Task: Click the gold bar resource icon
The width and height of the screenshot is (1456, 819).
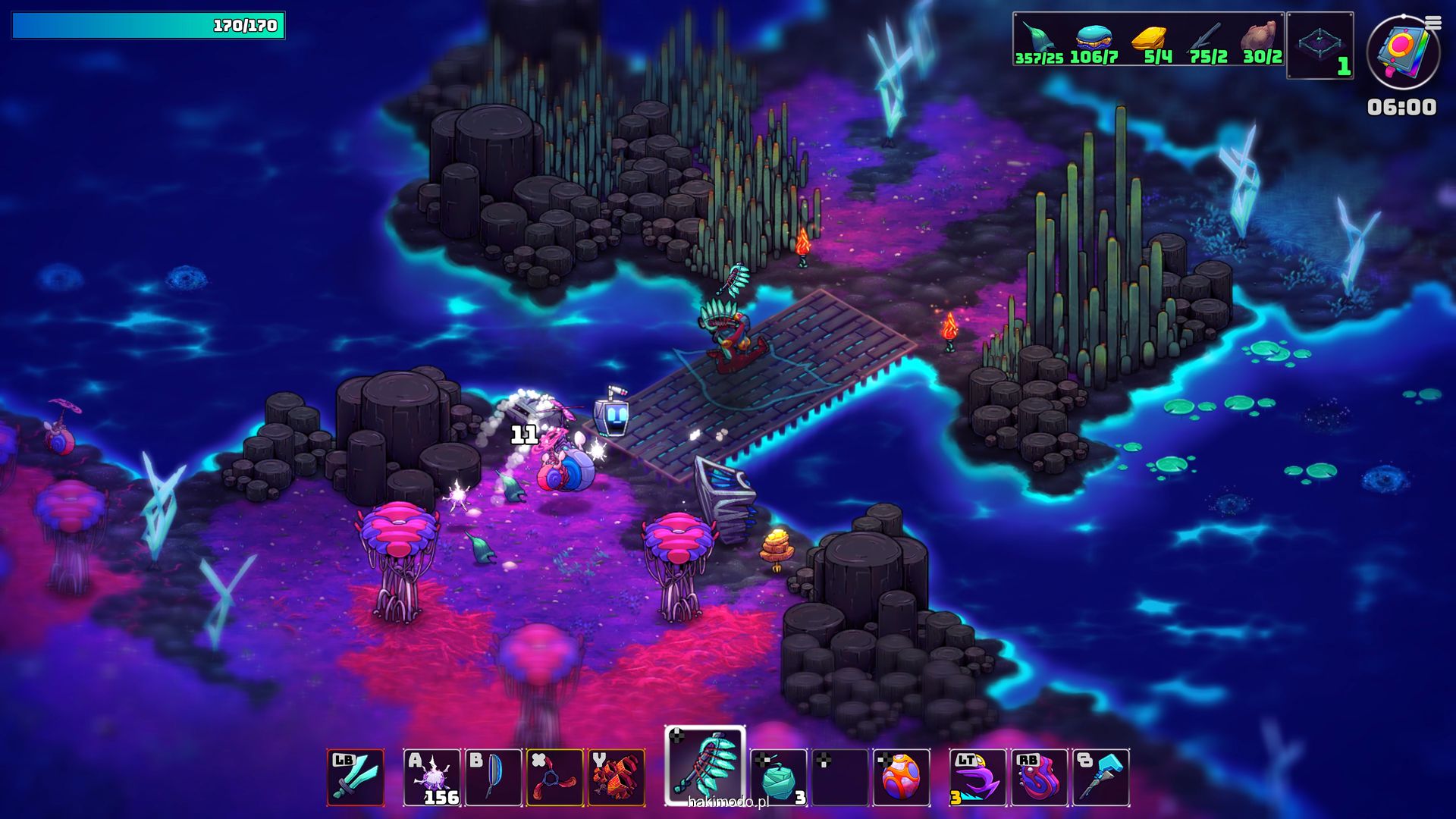Action: [1150, 38]
